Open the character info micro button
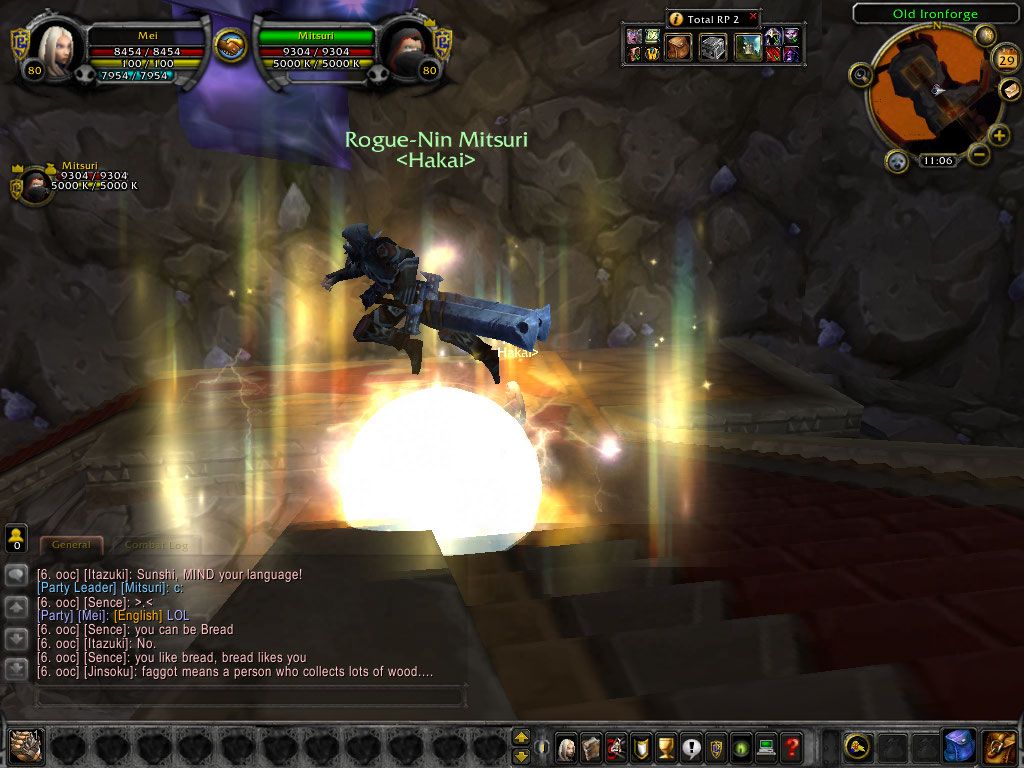This screenshot has height=768, width=1024. (x=567, y=745)
